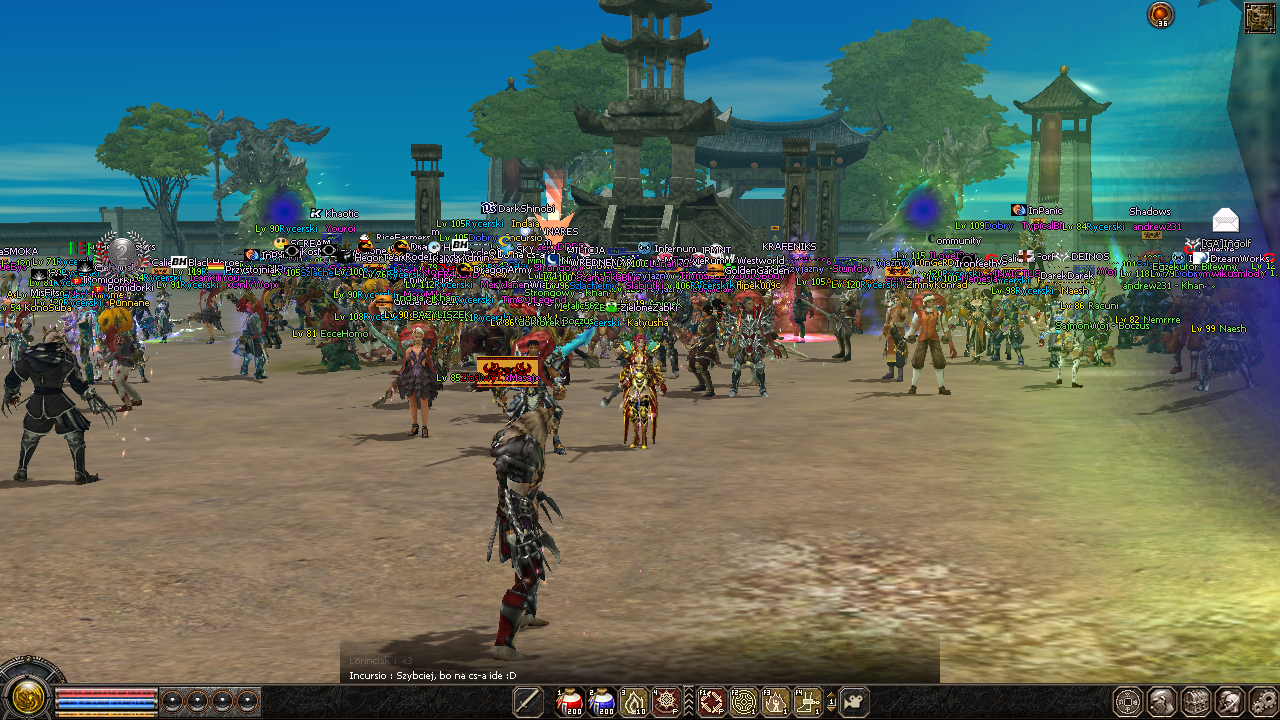The image size is (1280, 720).
Task: Click the chat message line
Action: 433,676
